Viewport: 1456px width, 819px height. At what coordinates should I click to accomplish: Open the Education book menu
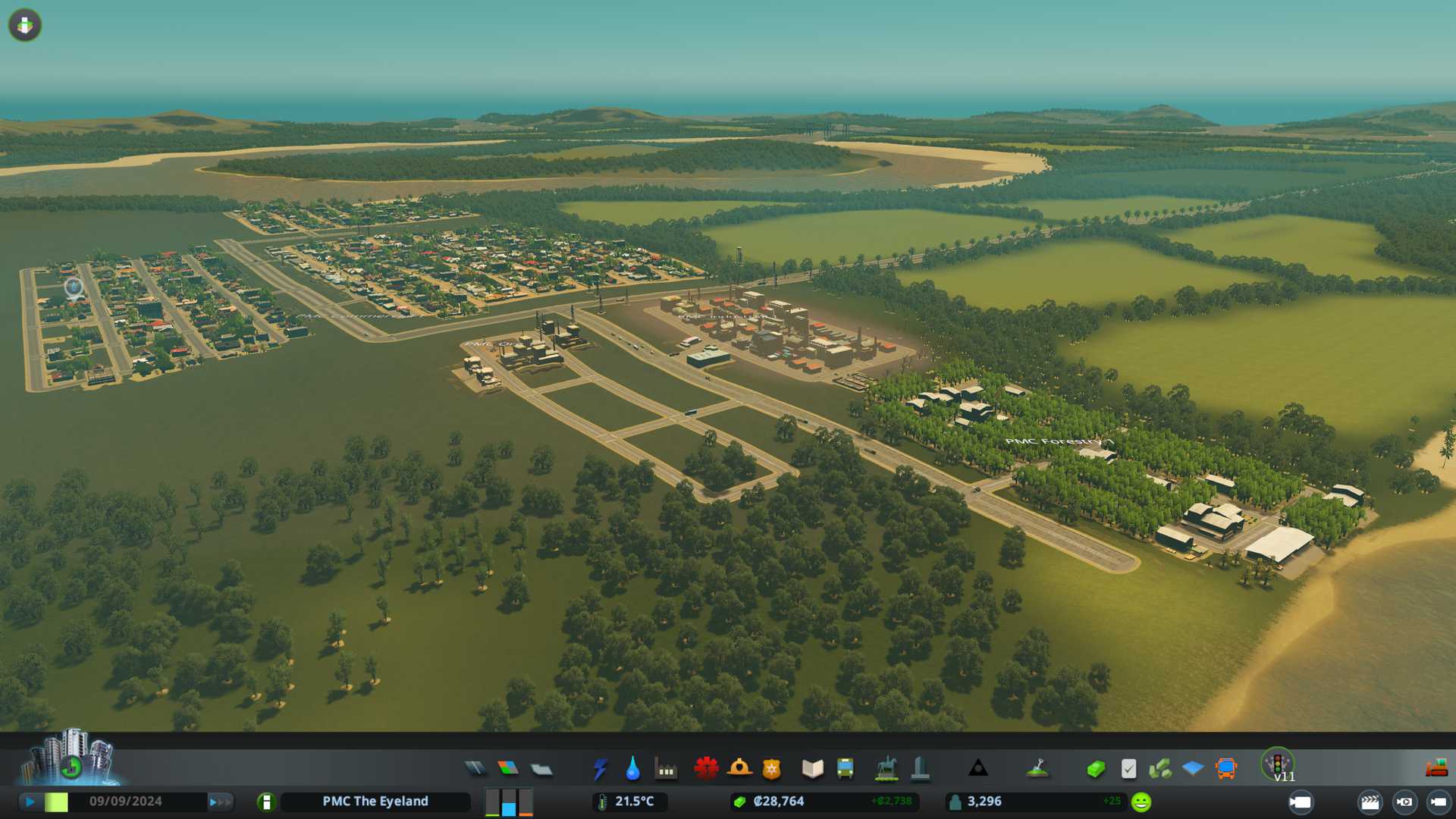[x=812, y=769]
